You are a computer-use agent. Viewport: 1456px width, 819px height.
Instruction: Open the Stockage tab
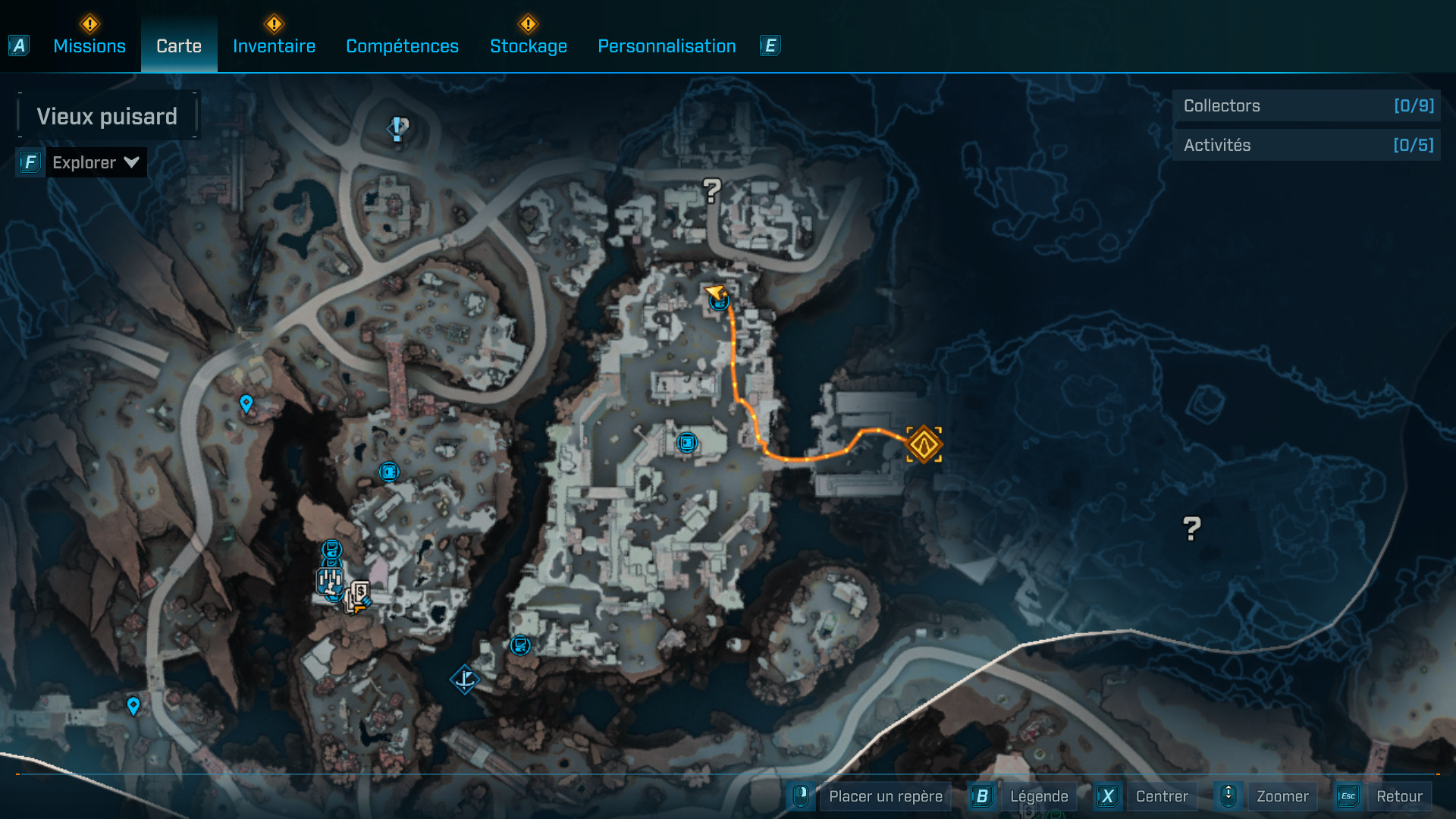[x=529, y=45]
